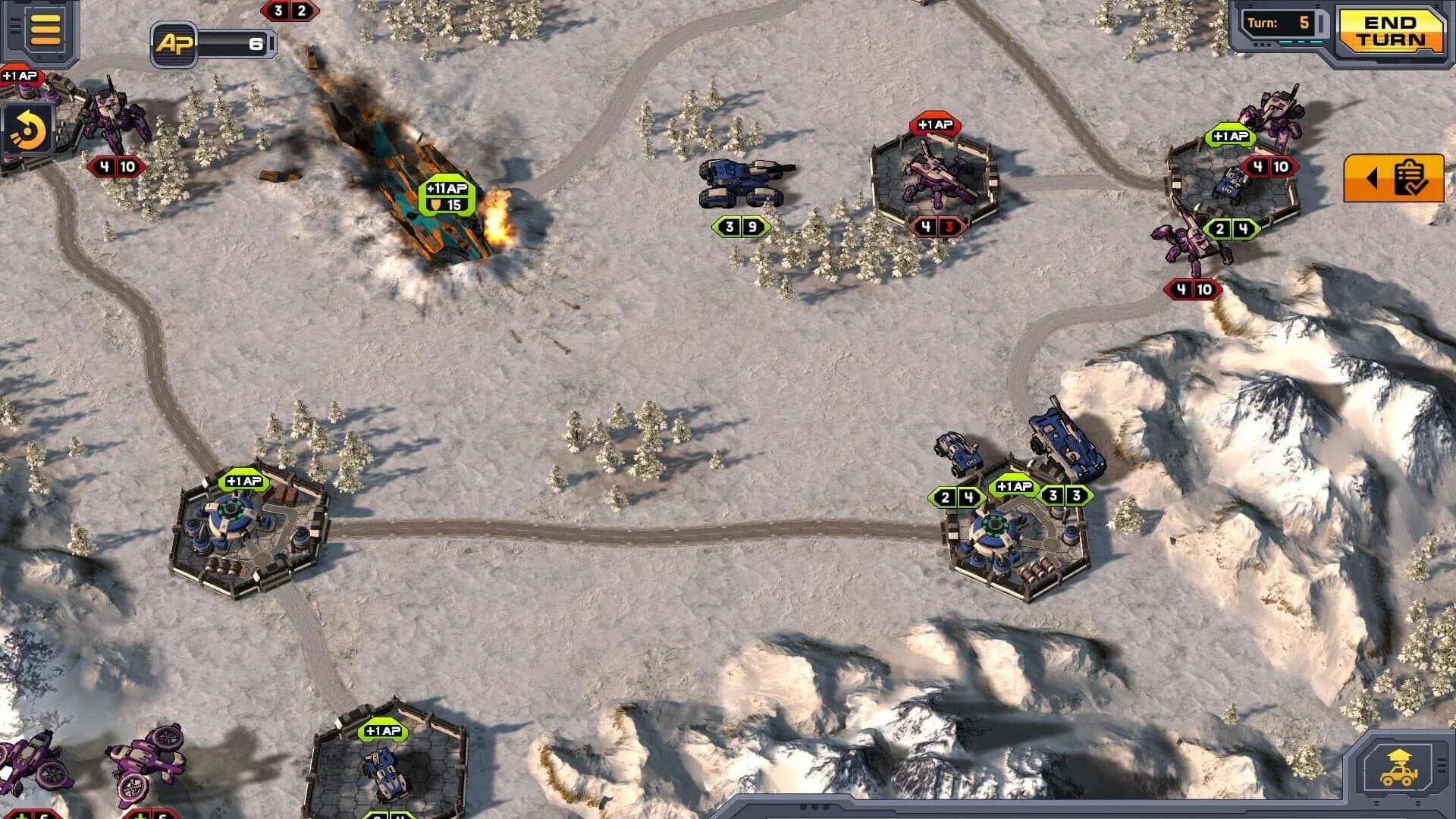
Task: Select the blue tank in the open field
Action: tap(739, 182)
